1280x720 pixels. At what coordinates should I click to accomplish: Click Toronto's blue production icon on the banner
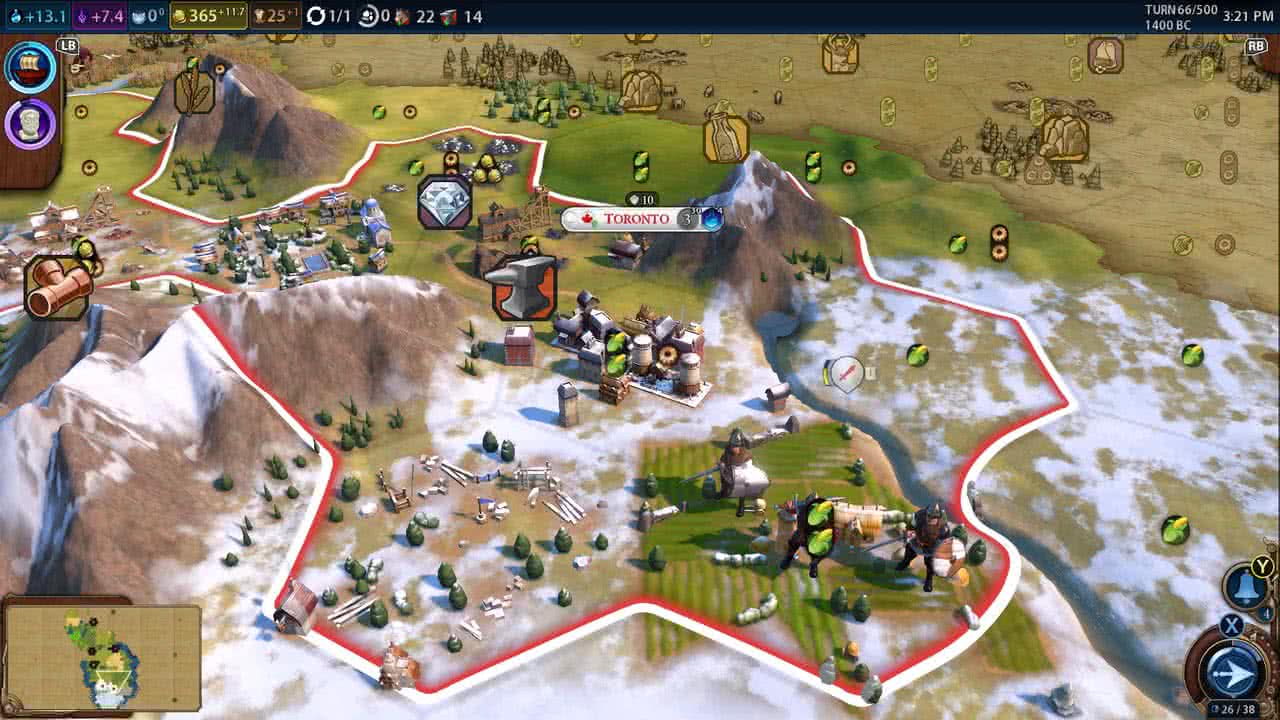(x=711, y=219)
